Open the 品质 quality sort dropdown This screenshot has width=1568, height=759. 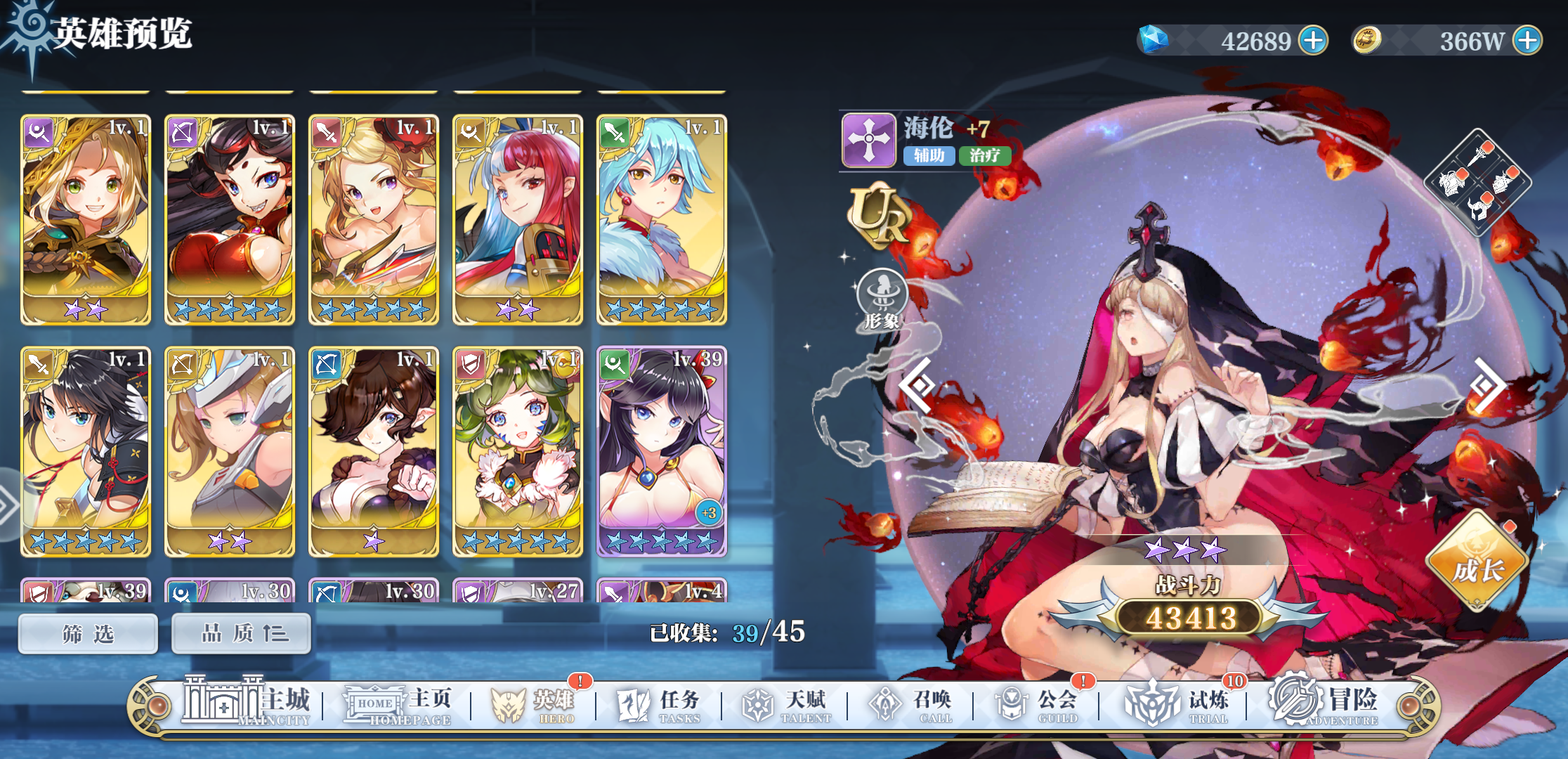[240, 632]
